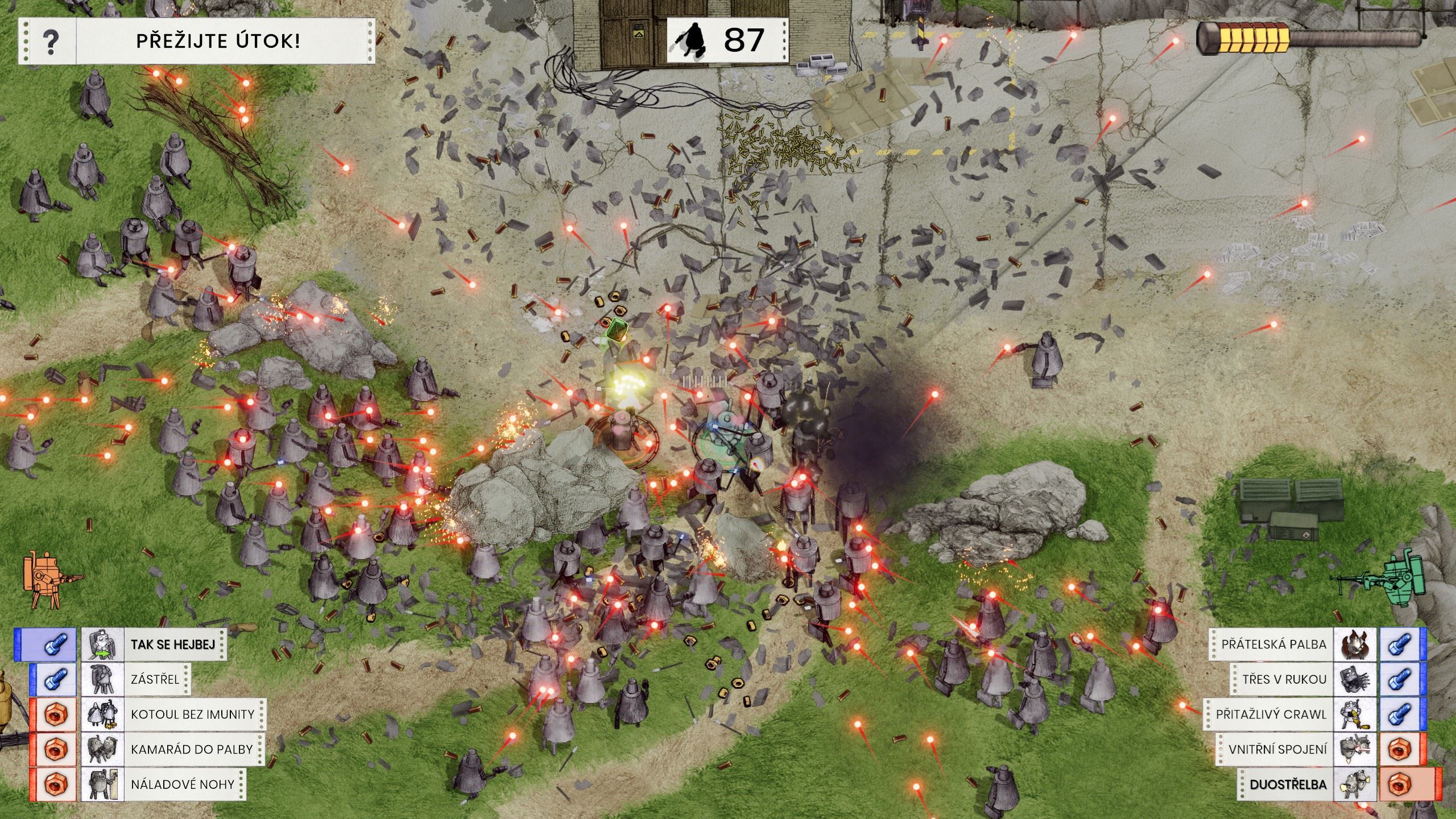This screenshot has height=819, width=1456.
Task: Pick the Přitažlivý crawl perk
Action: point(1271,714)
